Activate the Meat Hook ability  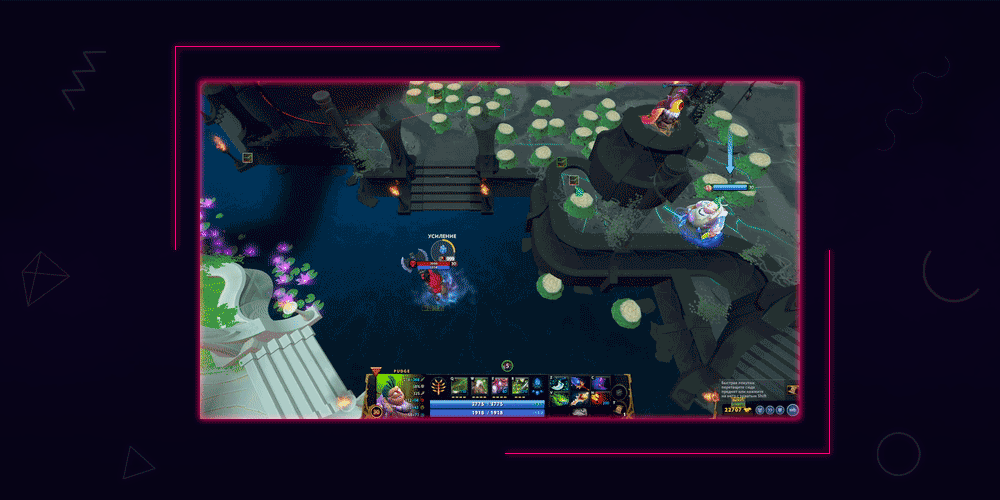coord(459,386)
